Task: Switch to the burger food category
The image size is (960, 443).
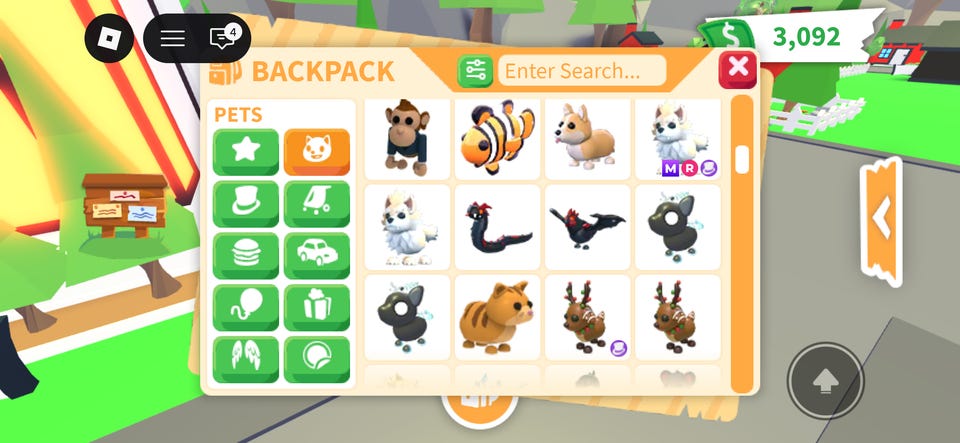Action: pos(246,256)
